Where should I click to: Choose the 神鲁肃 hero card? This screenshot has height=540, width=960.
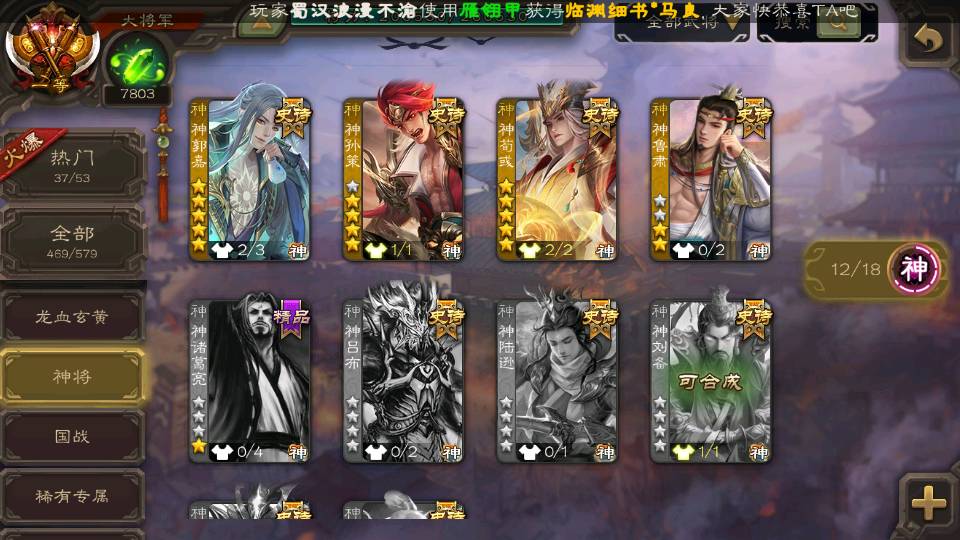click(710, 180)
